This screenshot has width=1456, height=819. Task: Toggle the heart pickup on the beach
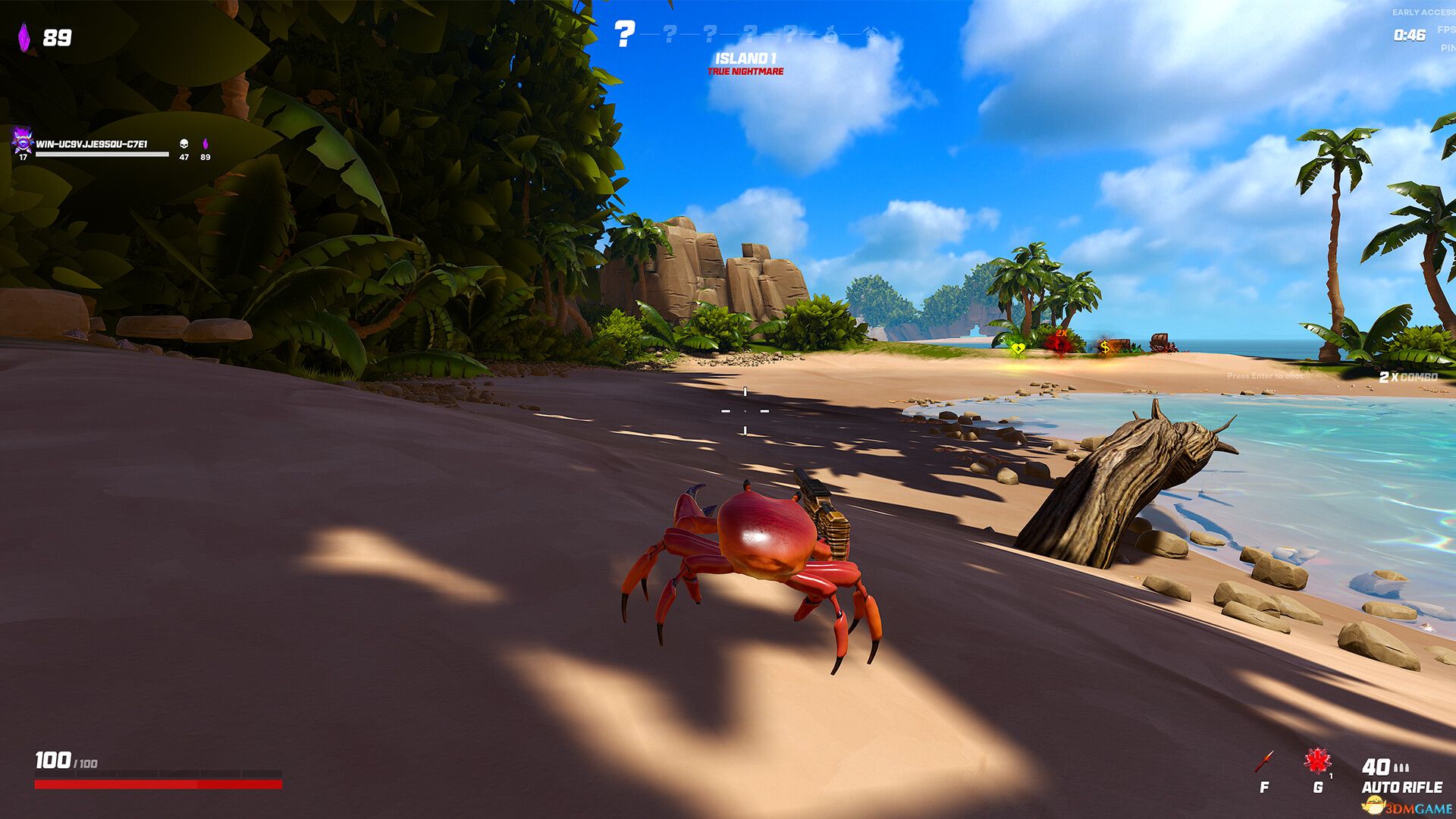pos(1018,350)
